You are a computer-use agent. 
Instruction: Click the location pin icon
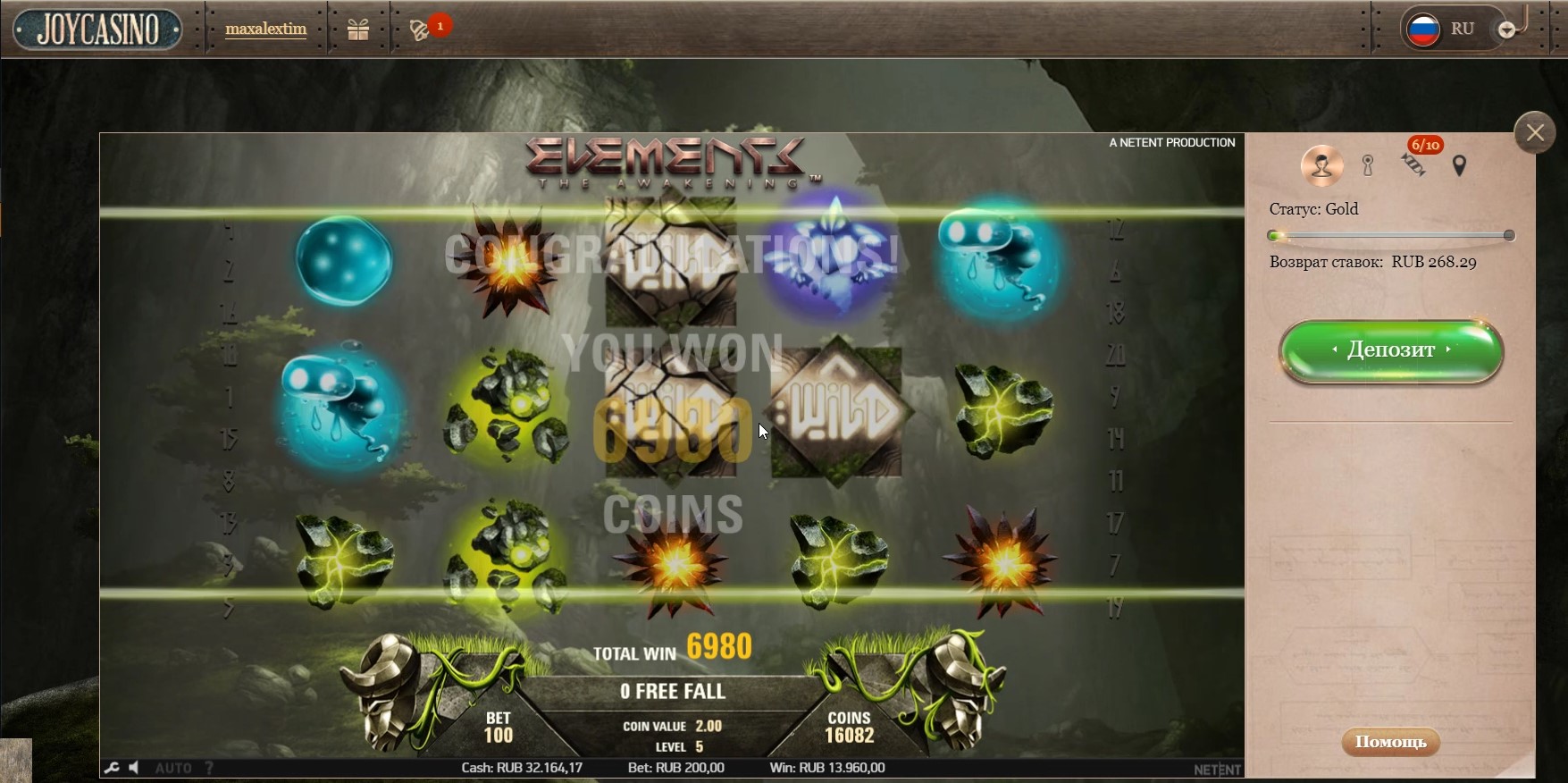(x=1459, y=165)
